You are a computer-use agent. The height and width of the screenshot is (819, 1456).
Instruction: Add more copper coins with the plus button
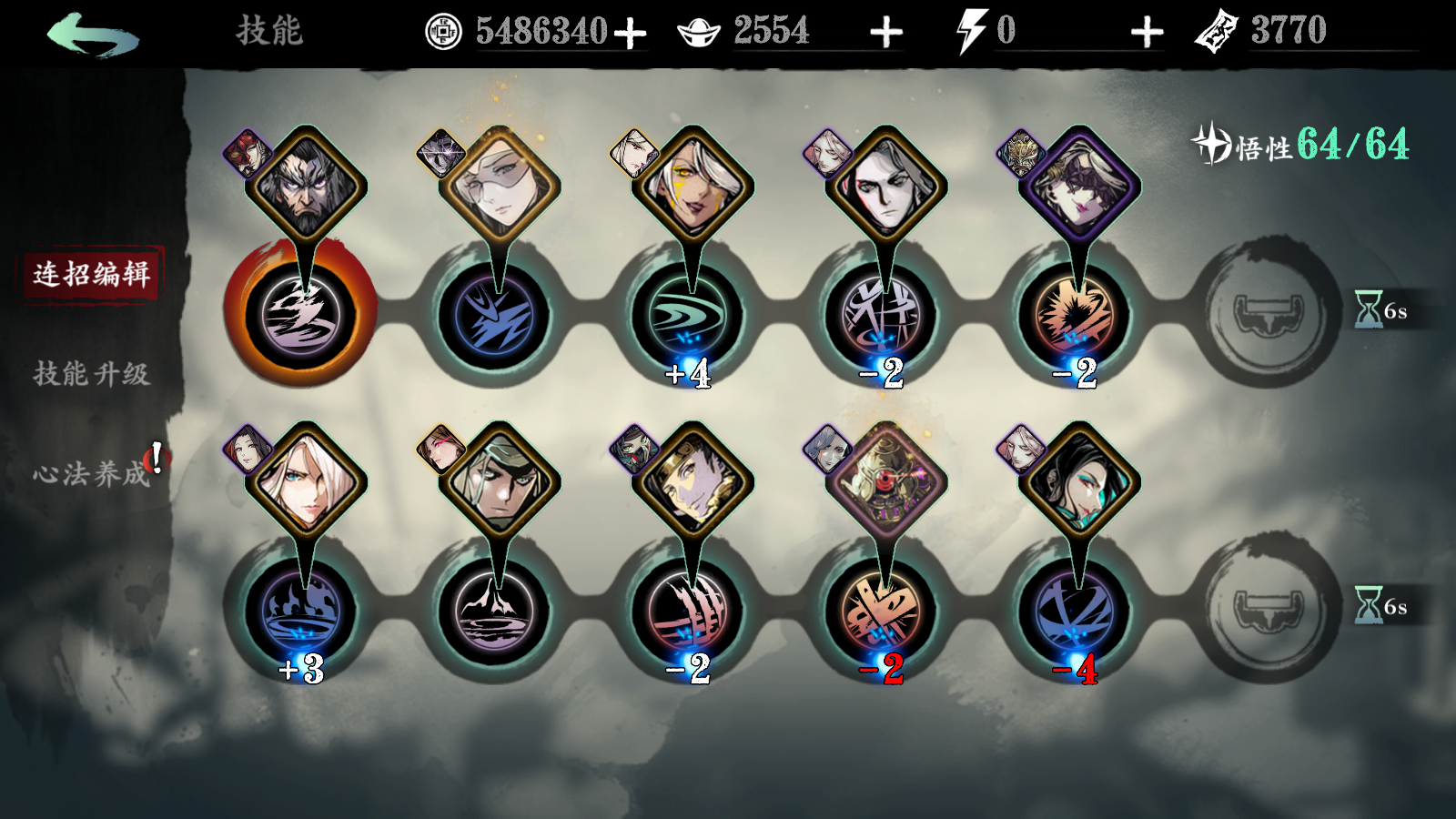pyautogui.click(x=630, y=34)
